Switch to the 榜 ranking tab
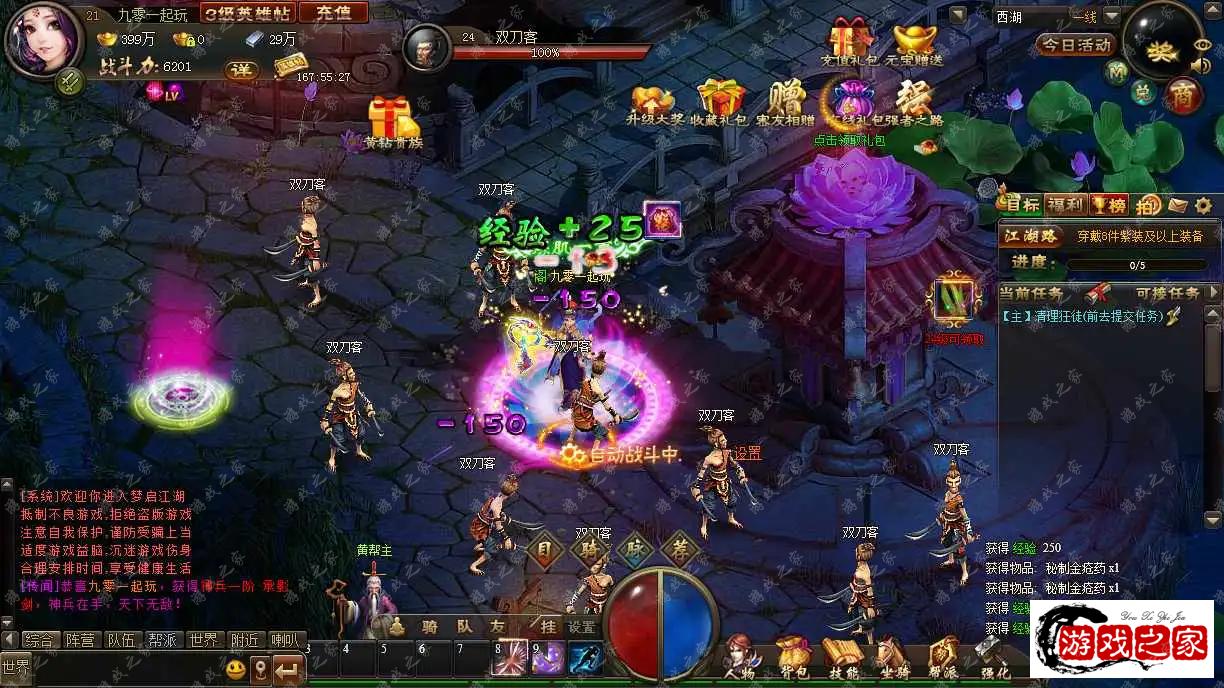This screenshot has height=688, width=1224. tap(1106, 205)
